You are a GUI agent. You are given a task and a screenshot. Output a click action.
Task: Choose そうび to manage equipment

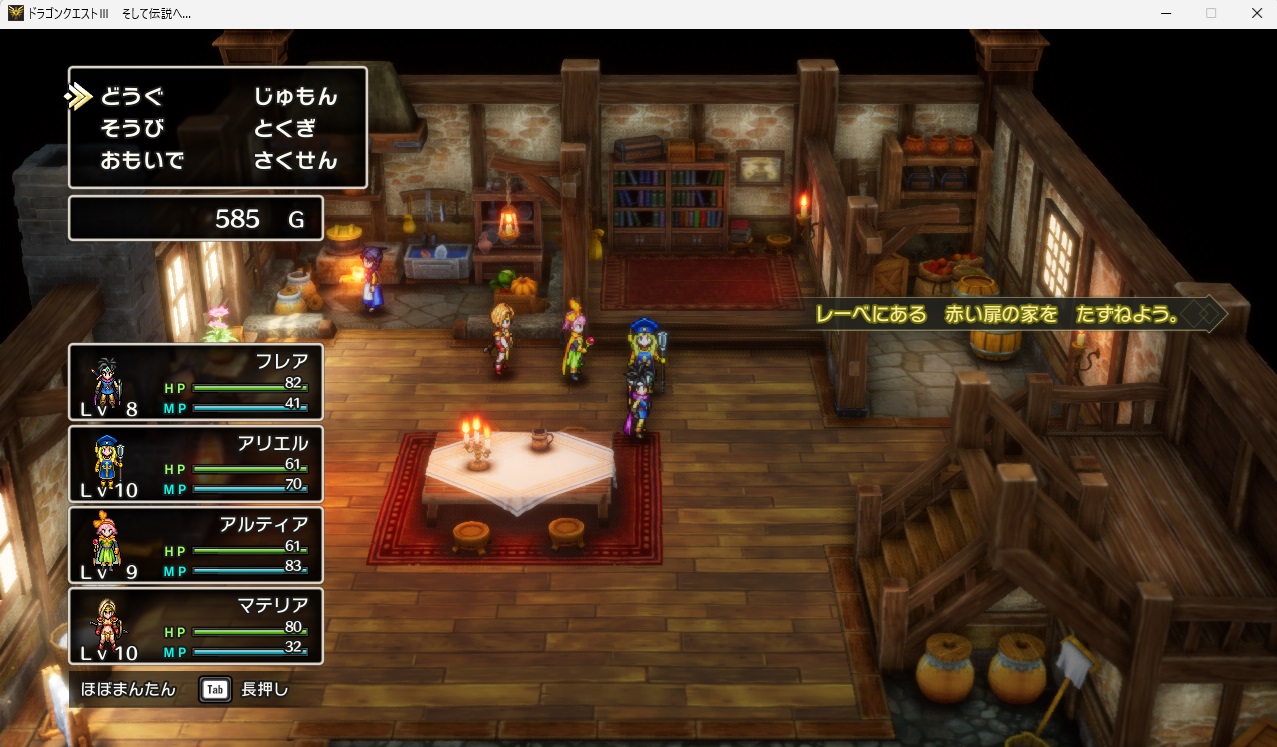pos(131,129)
